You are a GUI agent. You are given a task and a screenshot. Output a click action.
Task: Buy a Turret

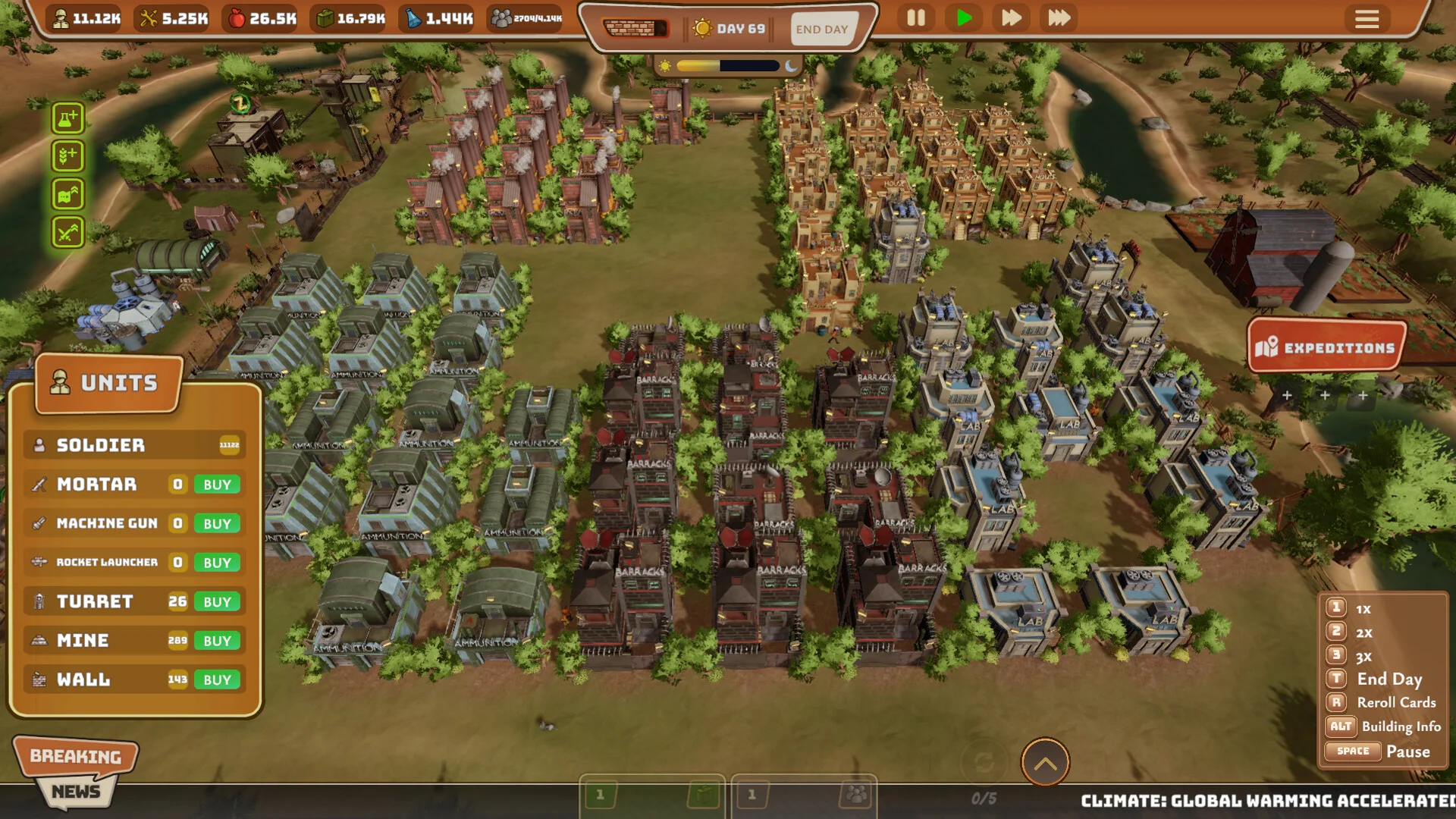(x=217, y=602)
